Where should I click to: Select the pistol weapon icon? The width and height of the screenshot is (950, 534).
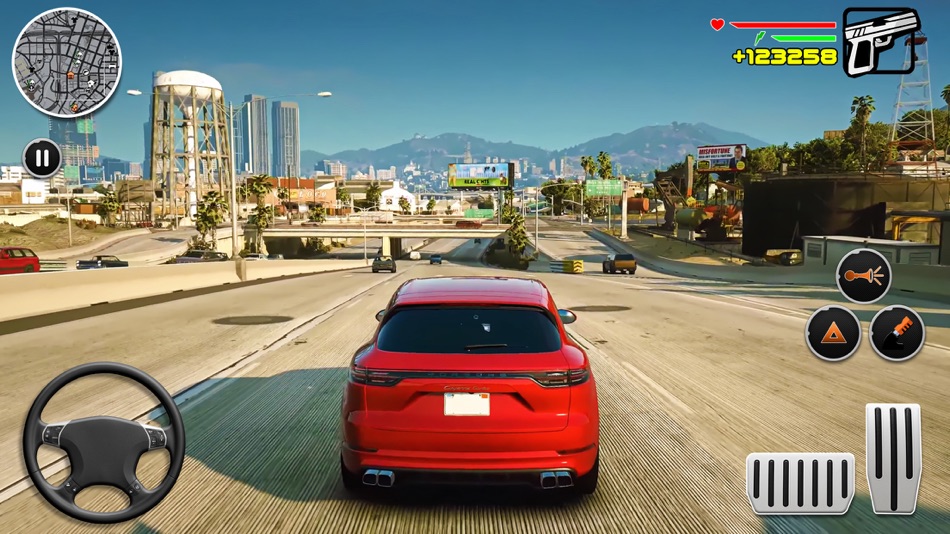pyautogui.click(x=880, y=41)
